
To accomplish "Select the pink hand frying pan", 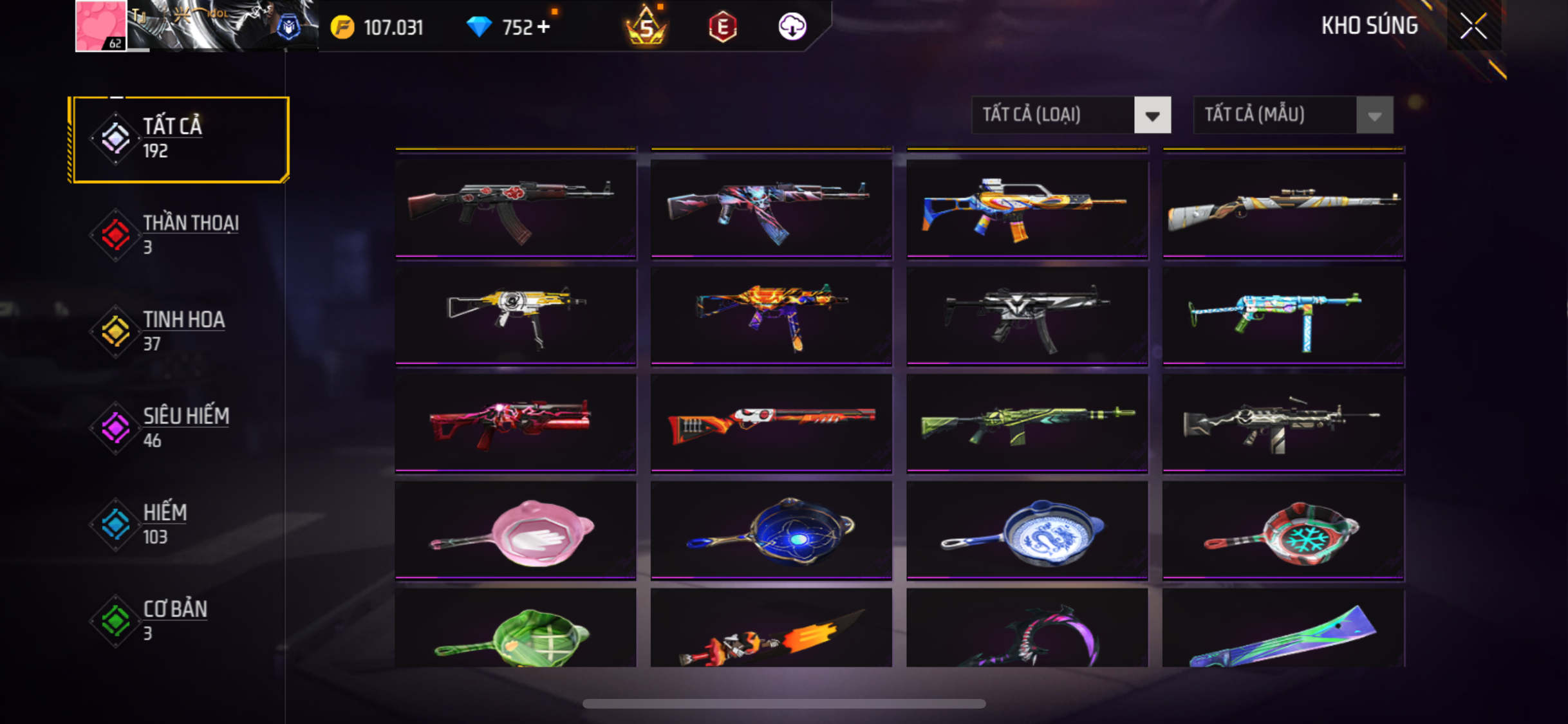I will click(x=516, y=532).
